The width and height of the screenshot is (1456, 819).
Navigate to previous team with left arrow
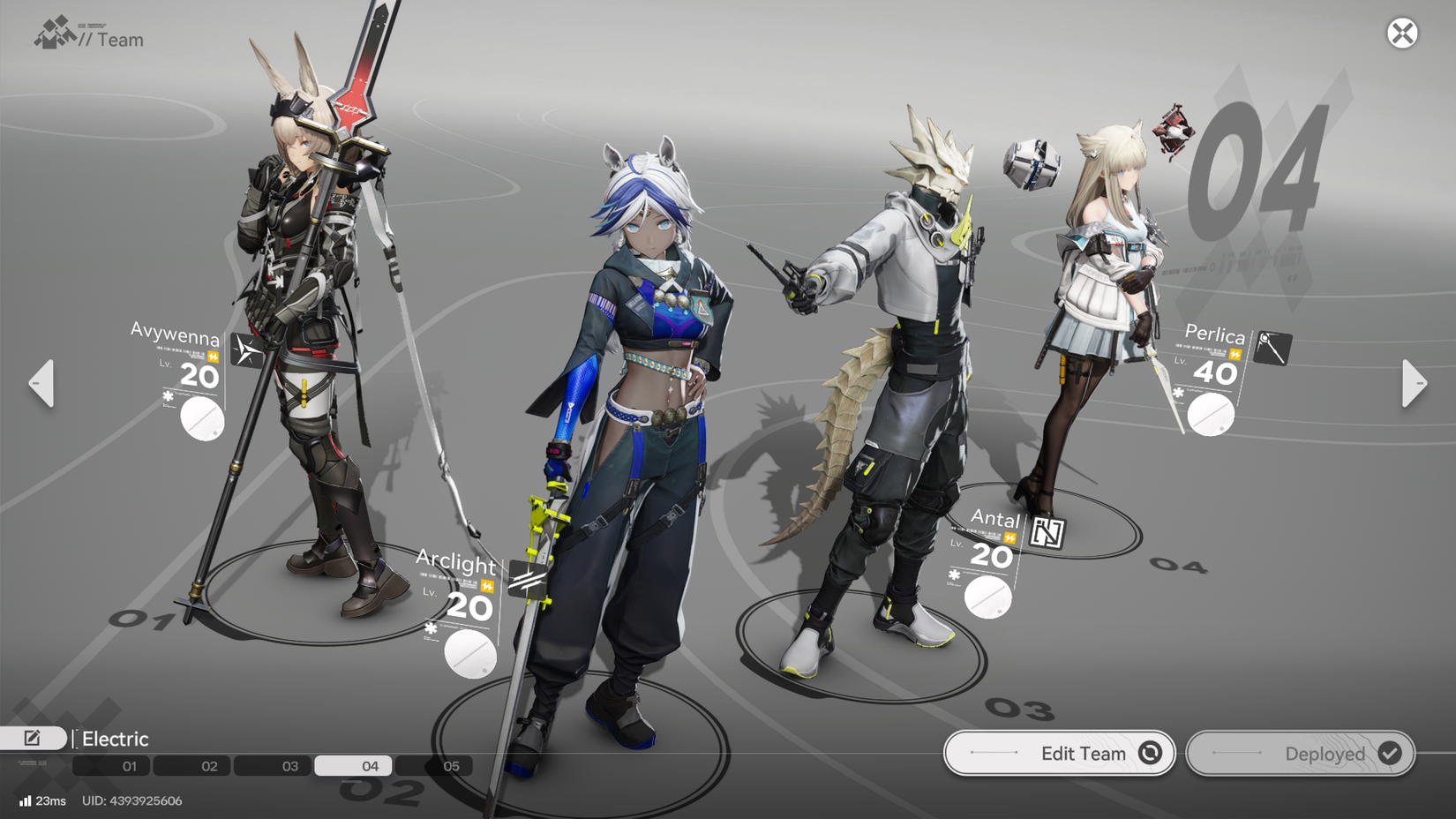tap(40, 383)
